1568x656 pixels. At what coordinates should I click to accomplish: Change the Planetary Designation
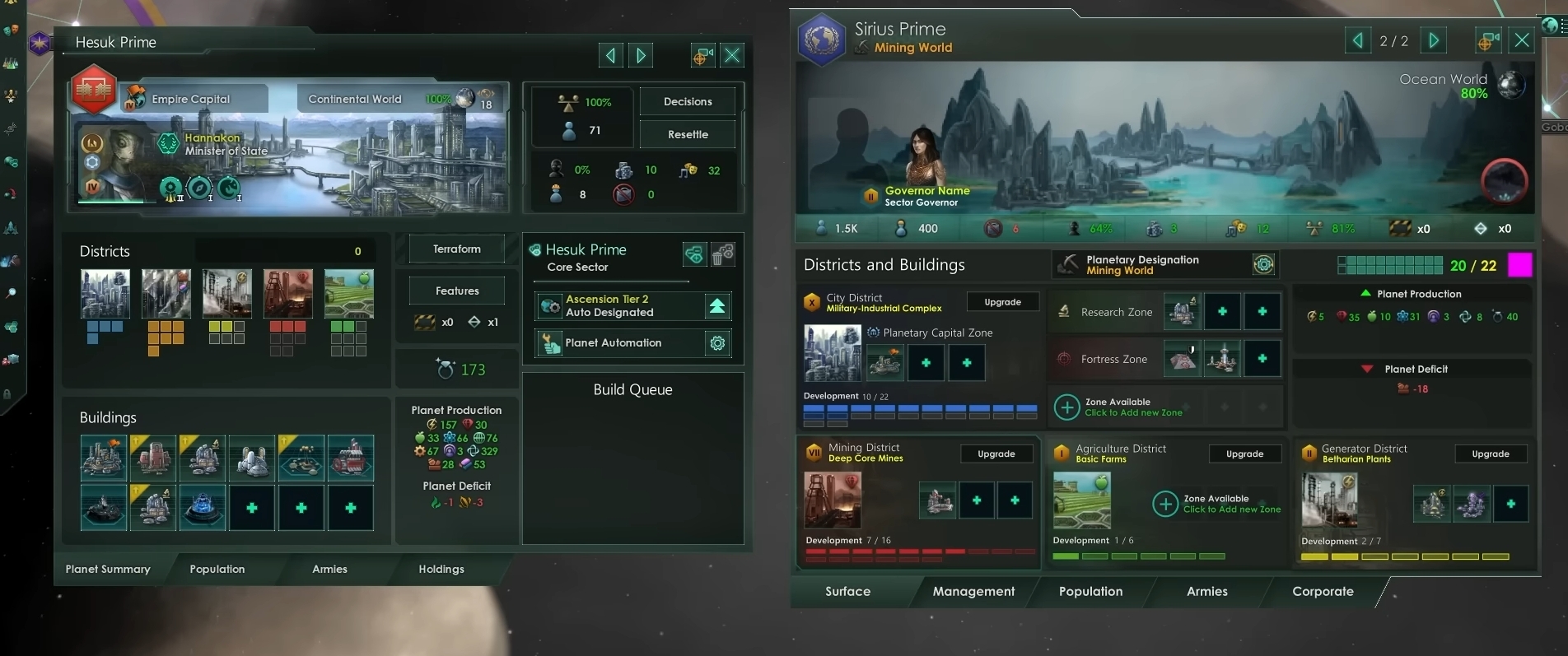(1263, 264)
